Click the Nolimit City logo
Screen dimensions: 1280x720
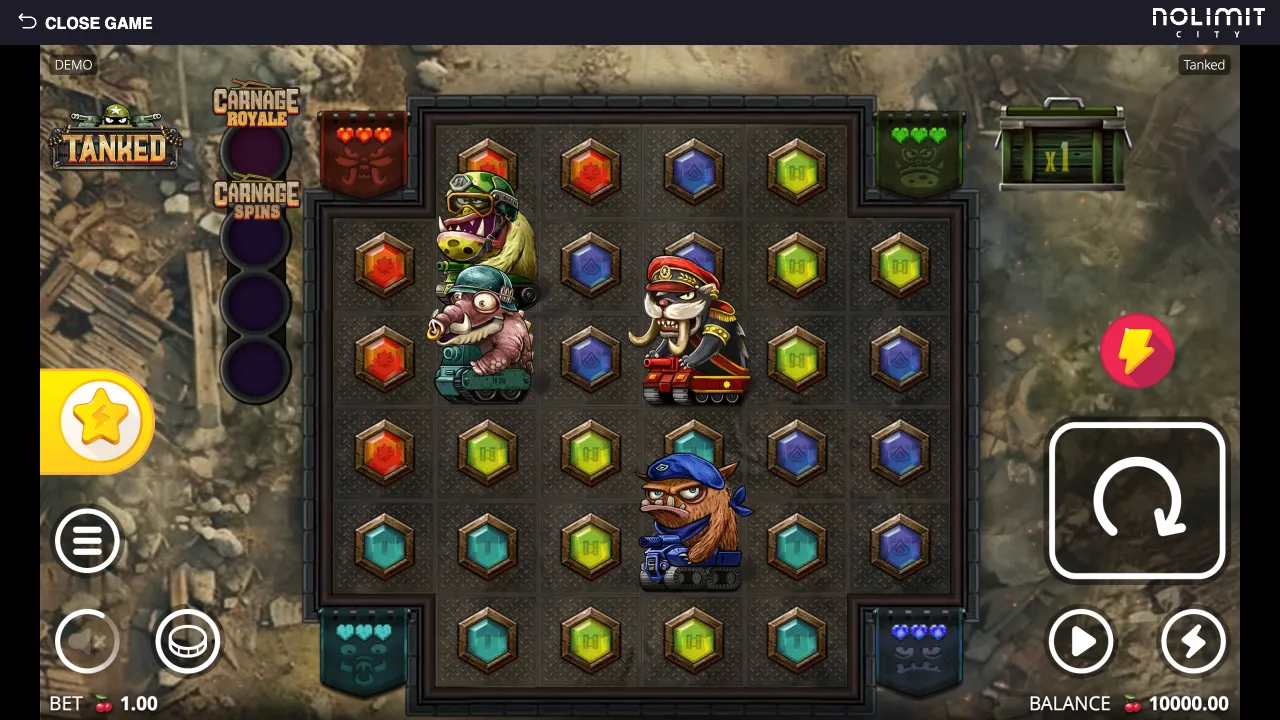1208,22
